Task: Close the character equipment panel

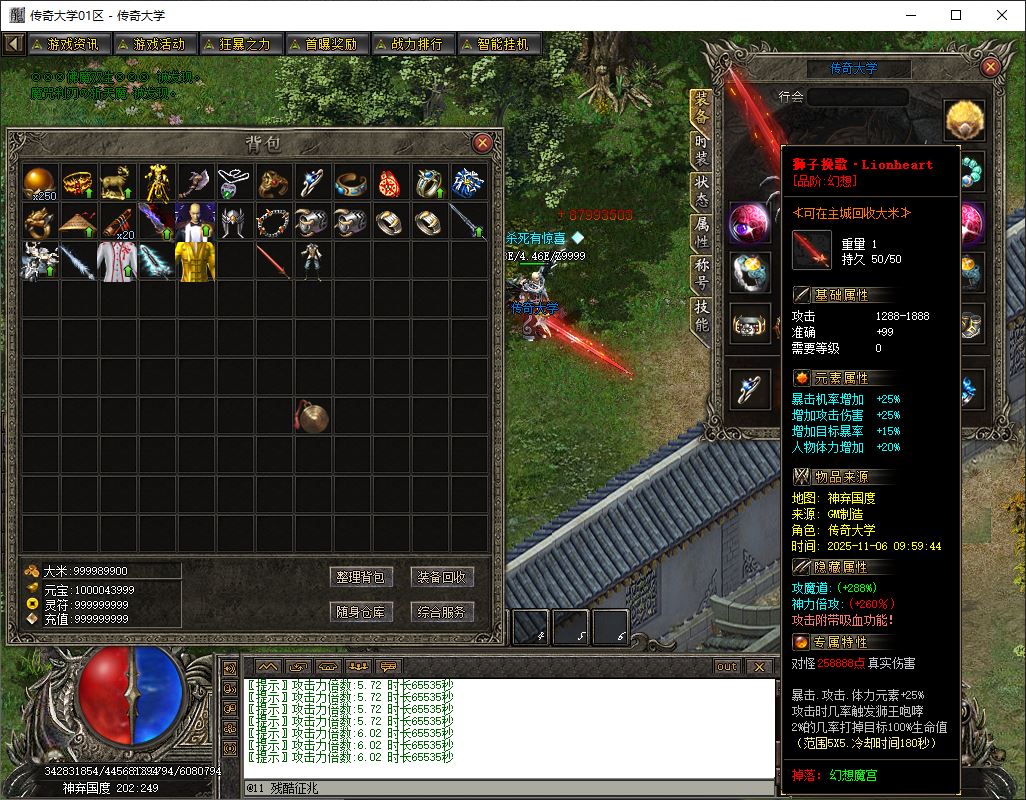Action: click(x=990, y=67)
